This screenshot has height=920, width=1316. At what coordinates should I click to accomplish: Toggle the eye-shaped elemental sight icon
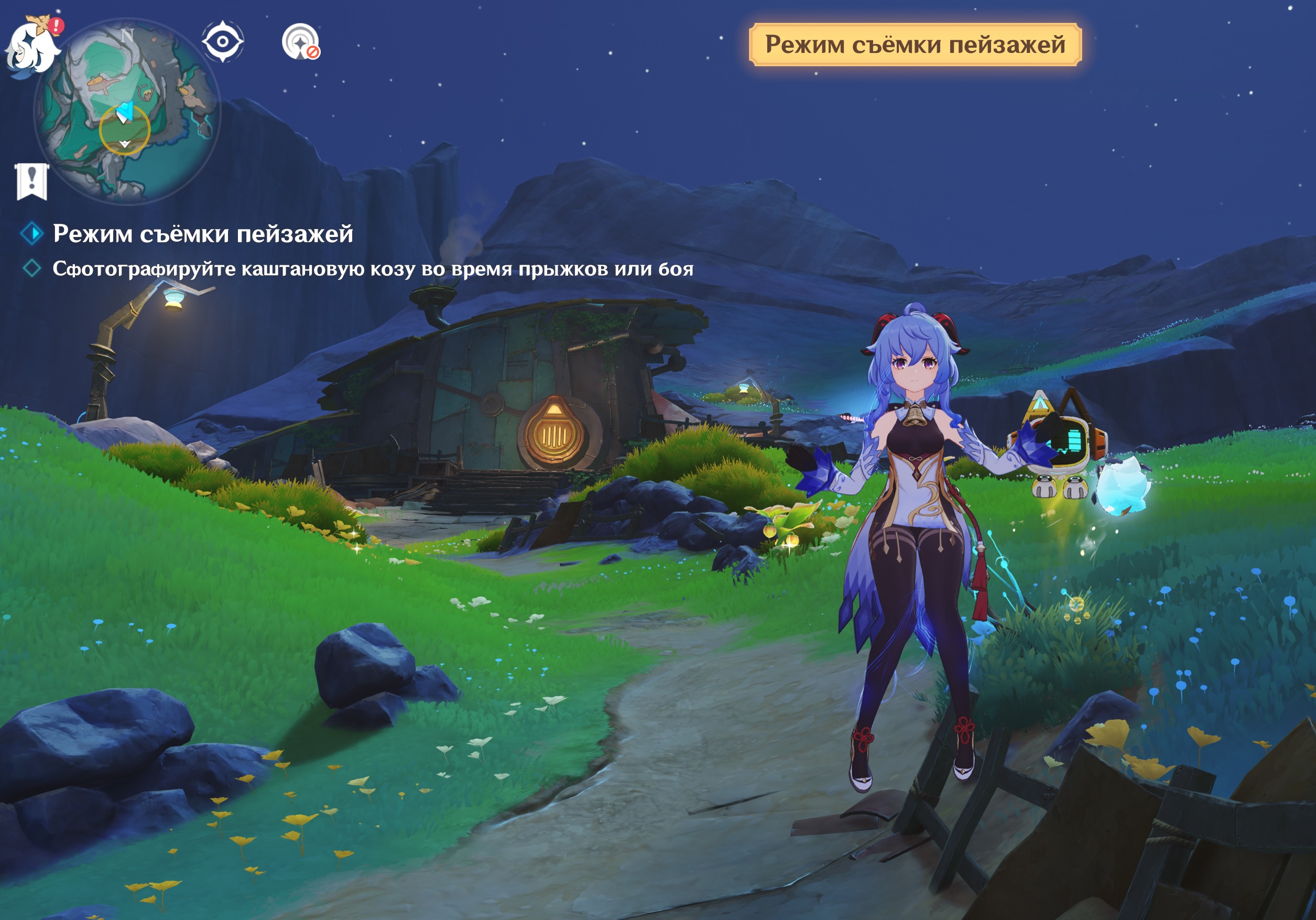pos(222,41)
